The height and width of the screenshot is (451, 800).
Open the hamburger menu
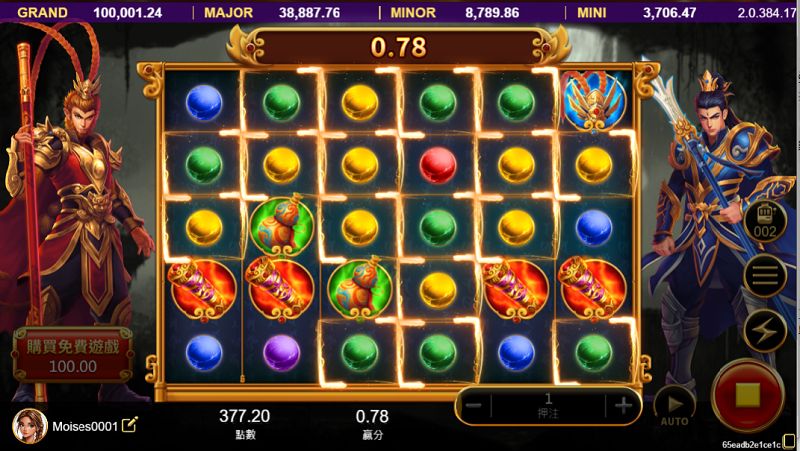pos(765,276)
